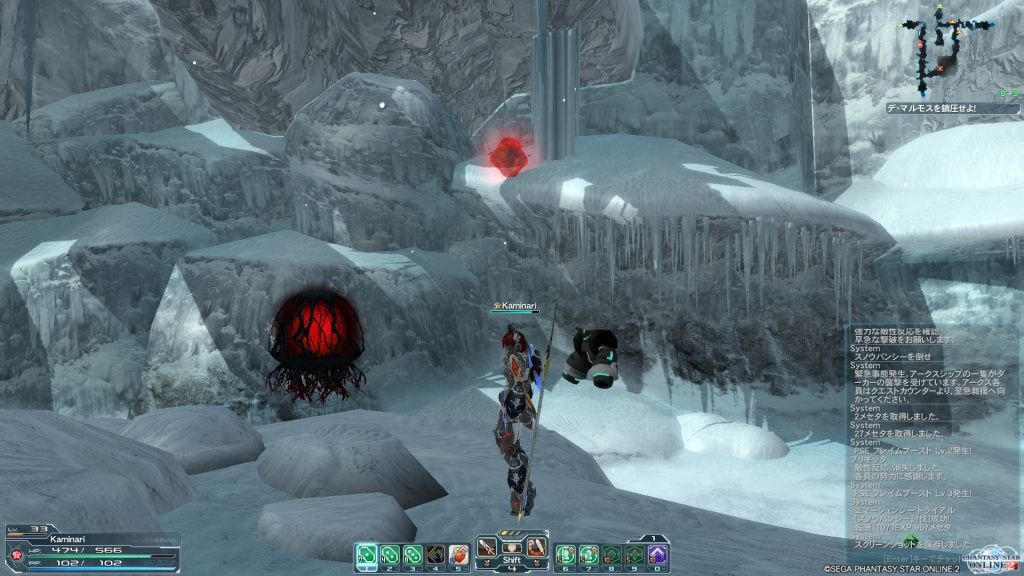
Task: Activate the purple chevron skill in slot 0
Action: (x=657, y=554)
